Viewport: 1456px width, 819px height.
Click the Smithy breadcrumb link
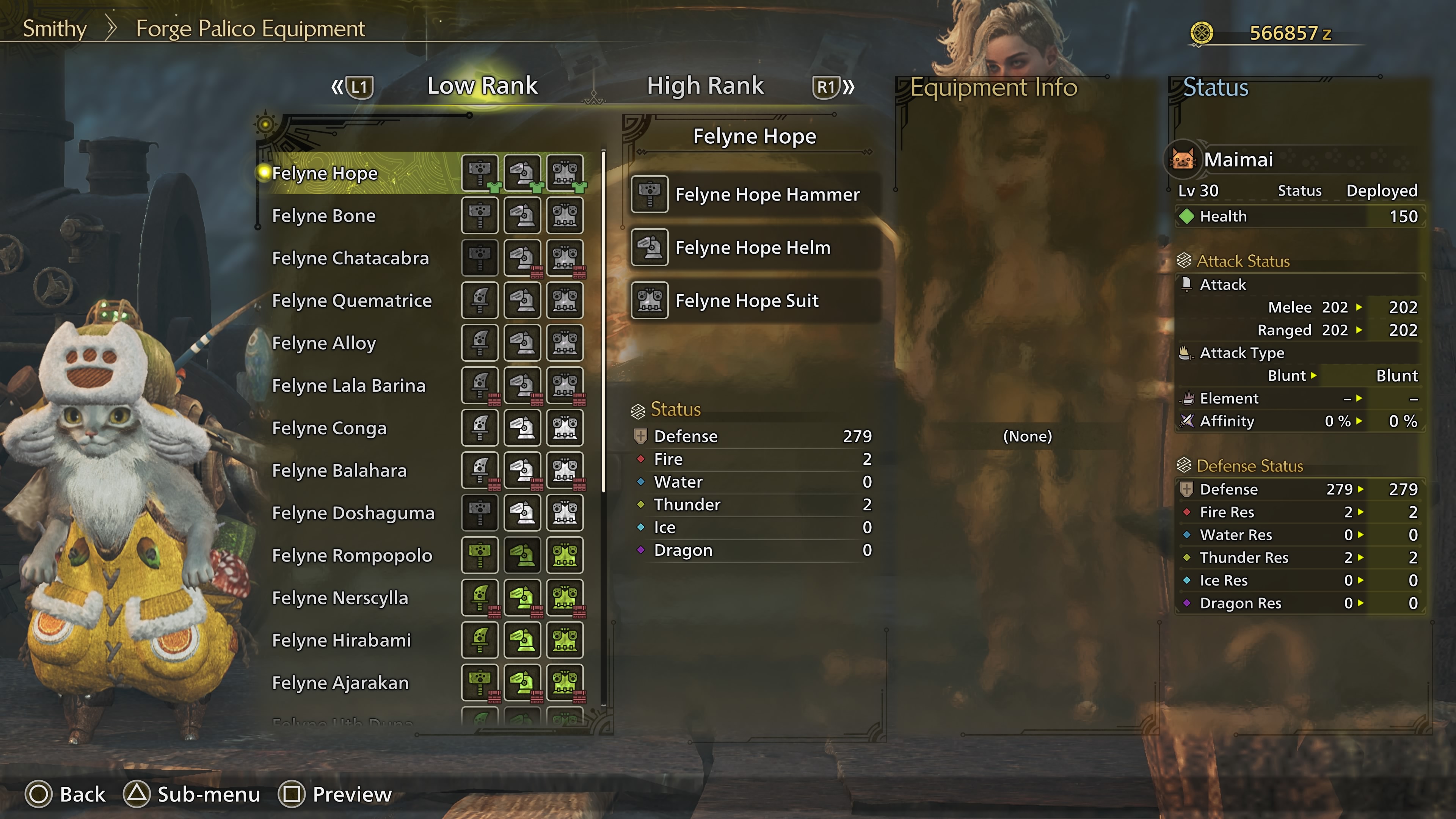click(x=54, y=28)
